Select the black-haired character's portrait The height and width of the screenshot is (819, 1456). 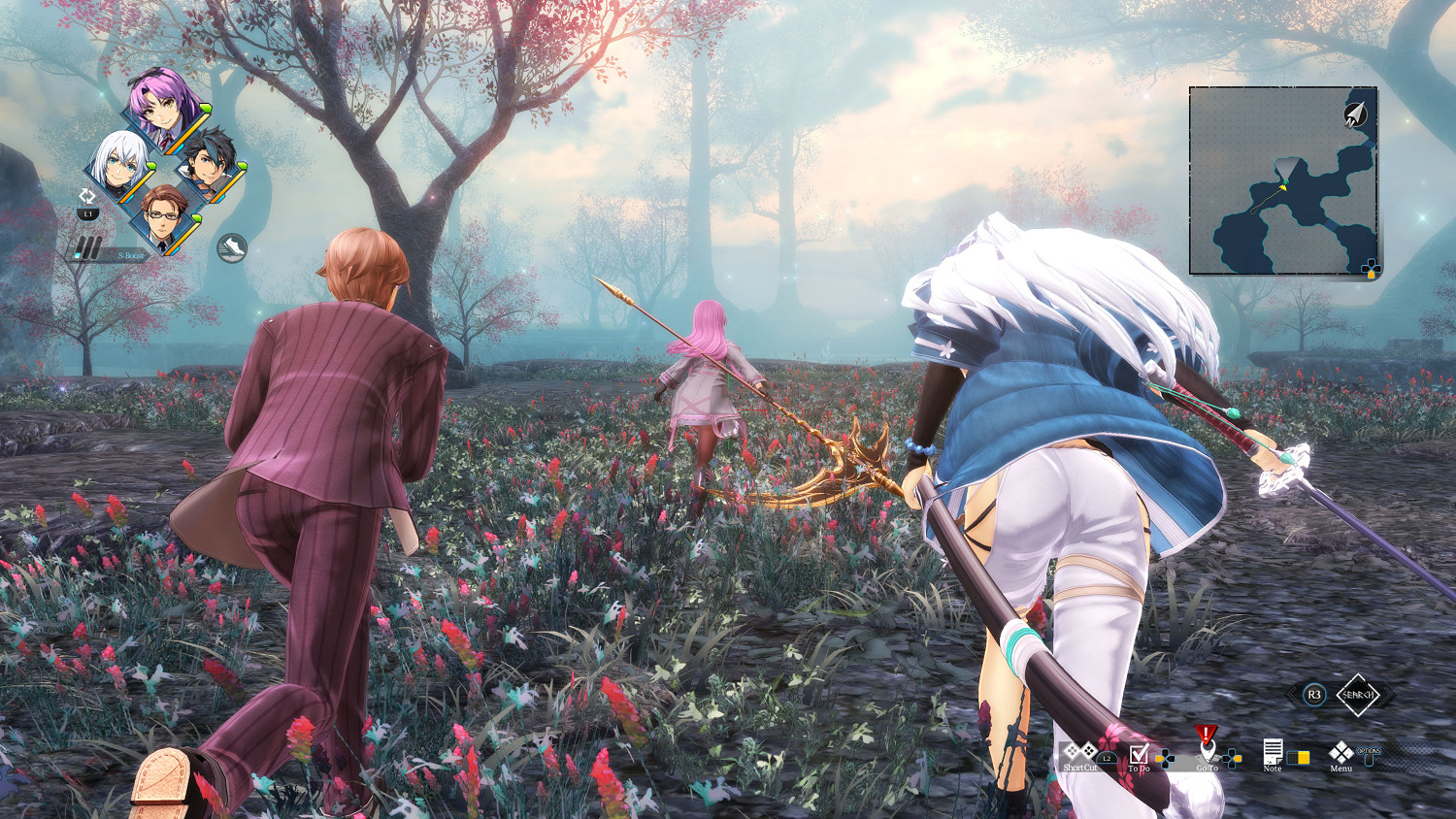click(209, 163)
